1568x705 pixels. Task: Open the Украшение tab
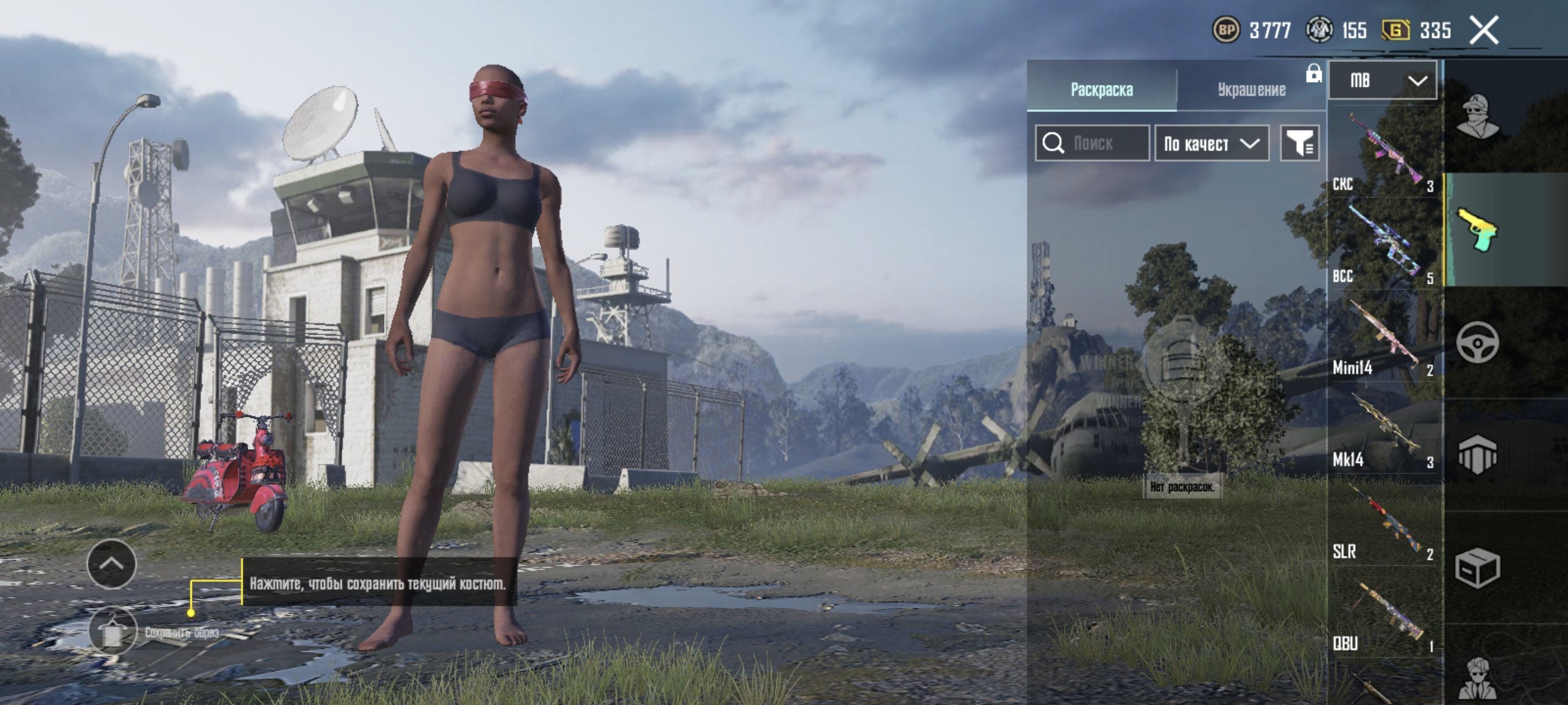pyautogui.click(x=1251, y=90)
